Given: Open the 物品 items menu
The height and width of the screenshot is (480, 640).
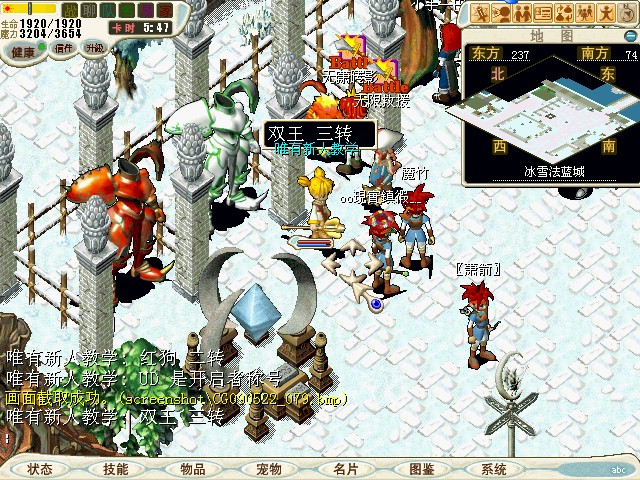Looking at the screenshot, I should tap(193, 469).
